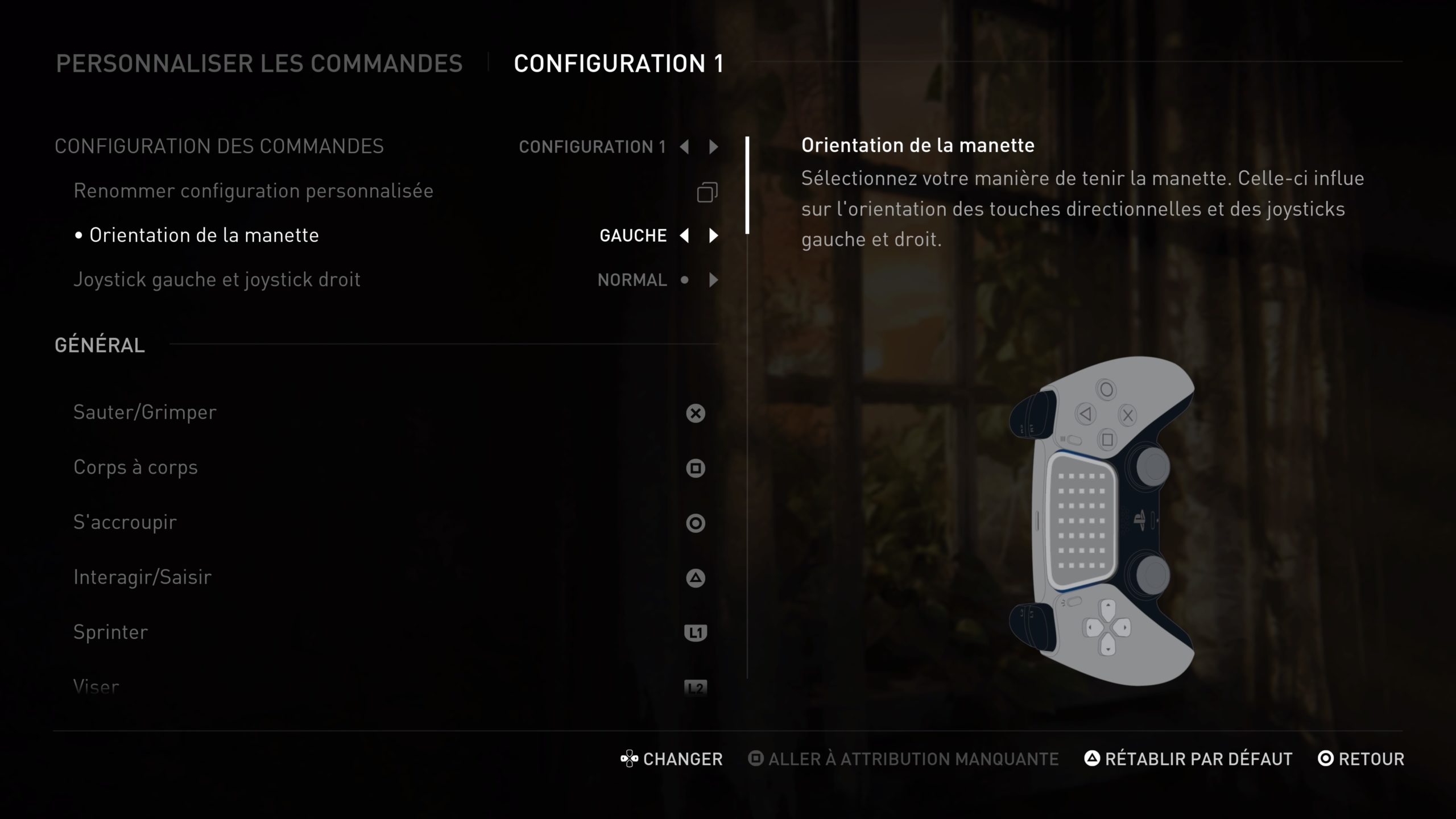
Task: Select Joystick gauche et joystick droit row
Action: 217,280
